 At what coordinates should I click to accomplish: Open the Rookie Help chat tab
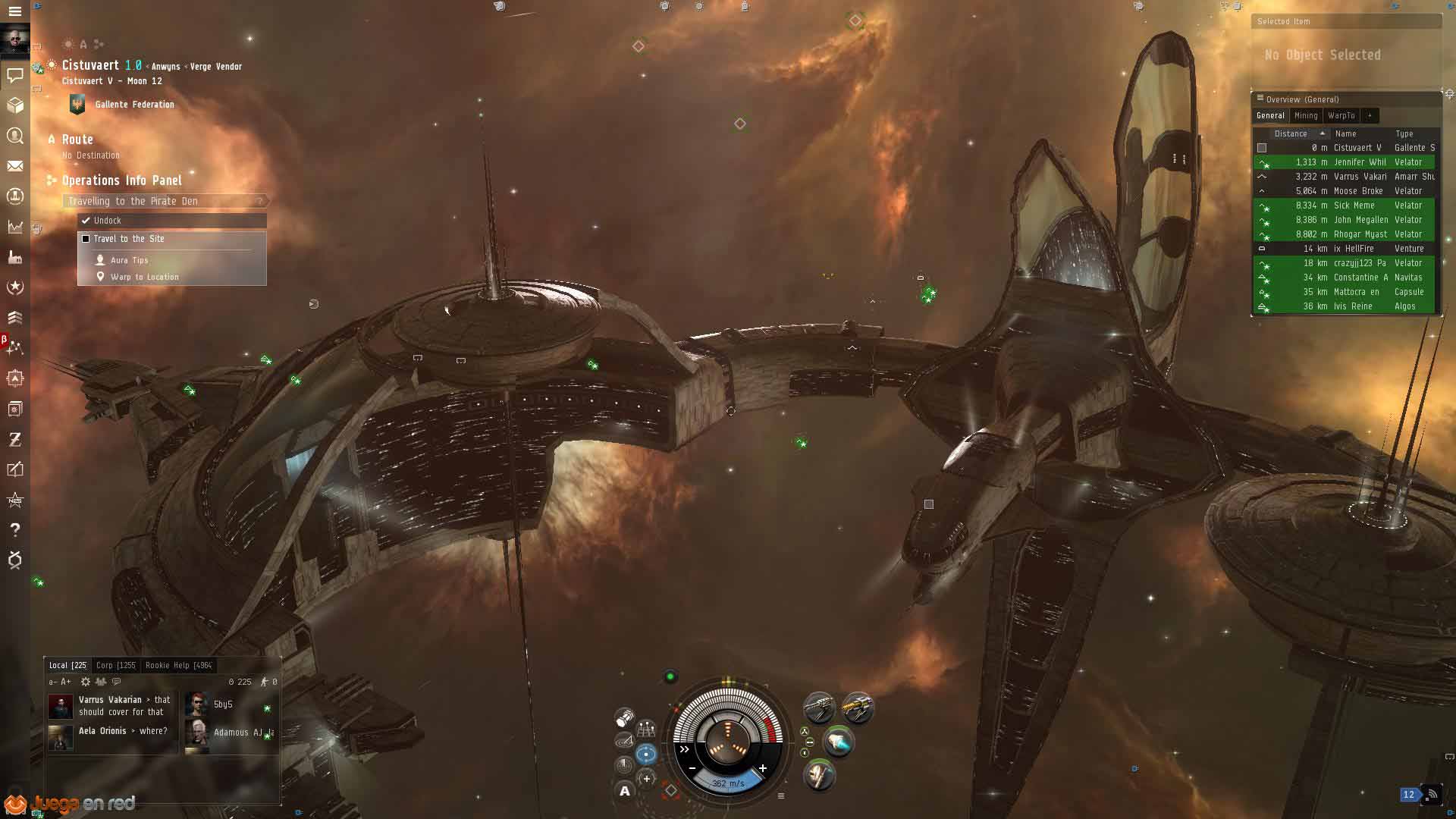click(178, 665)
